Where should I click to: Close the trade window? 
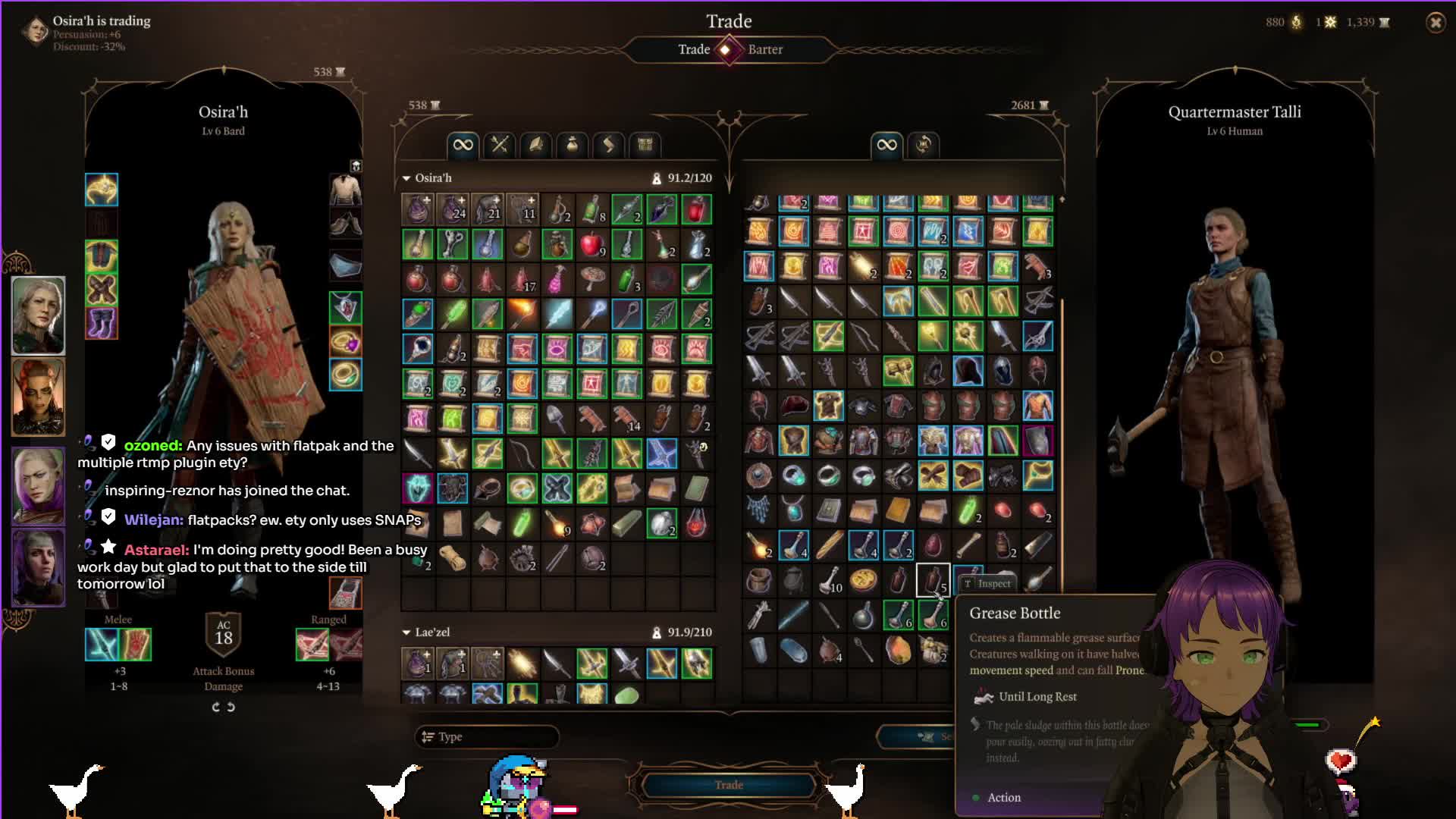(1435, 23)
